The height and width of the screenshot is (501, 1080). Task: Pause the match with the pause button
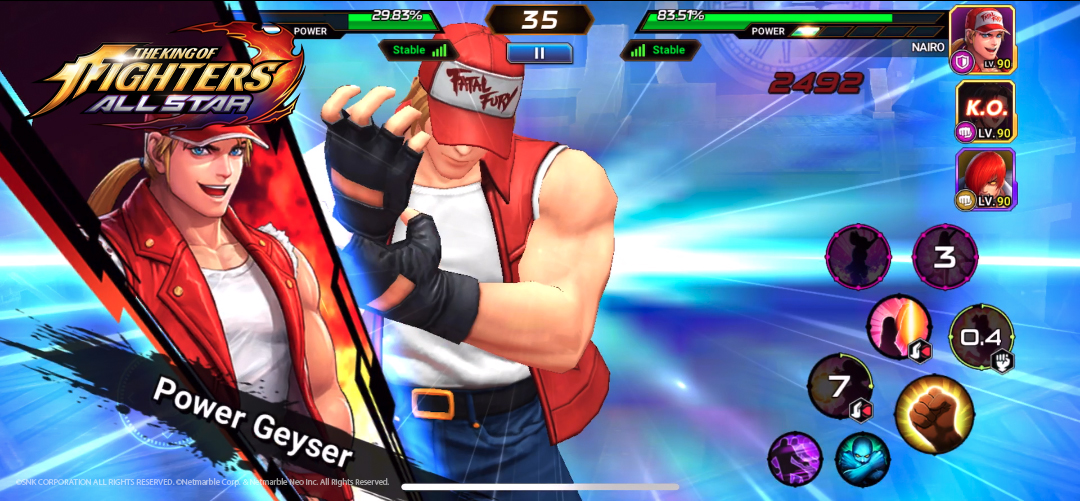click(540, 52)
